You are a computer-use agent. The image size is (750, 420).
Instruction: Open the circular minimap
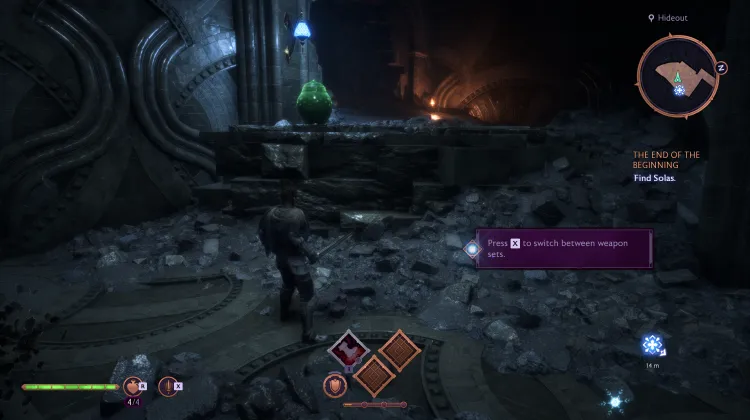point(678,76)
